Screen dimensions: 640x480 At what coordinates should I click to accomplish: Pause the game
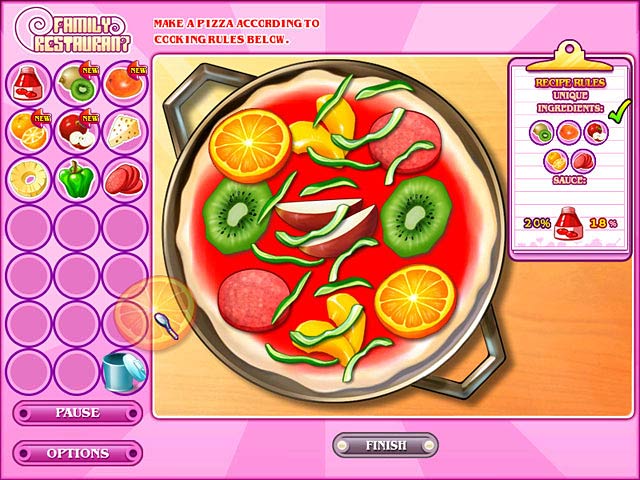pyautogui.click(x=77, y=413)
